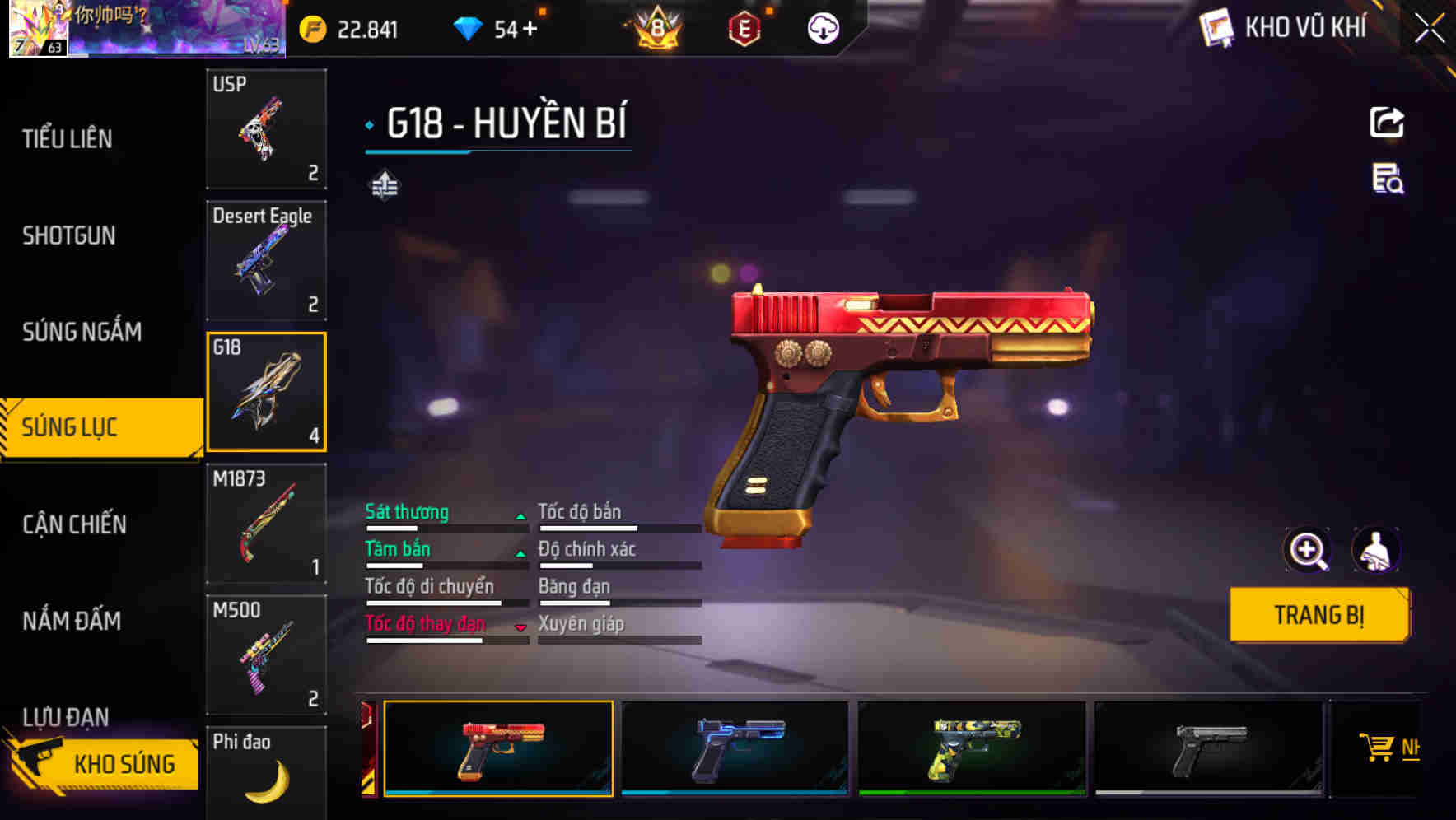Switch to the SÚNG NGẮM tab
The image size is (1456, 820).
click(84, 332)
